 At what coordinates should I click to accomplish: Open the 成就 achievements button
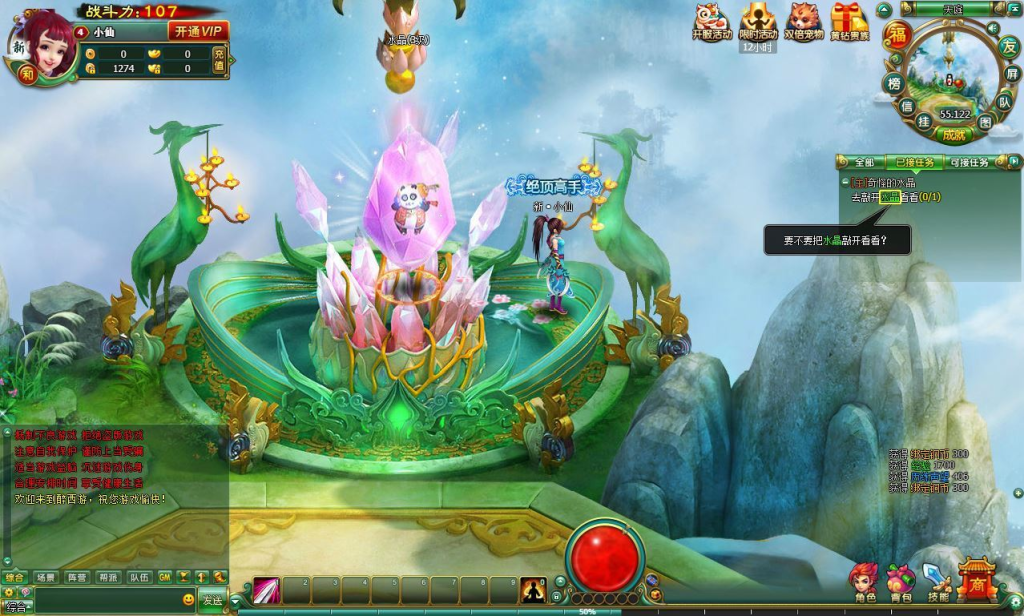coord(953,134)
